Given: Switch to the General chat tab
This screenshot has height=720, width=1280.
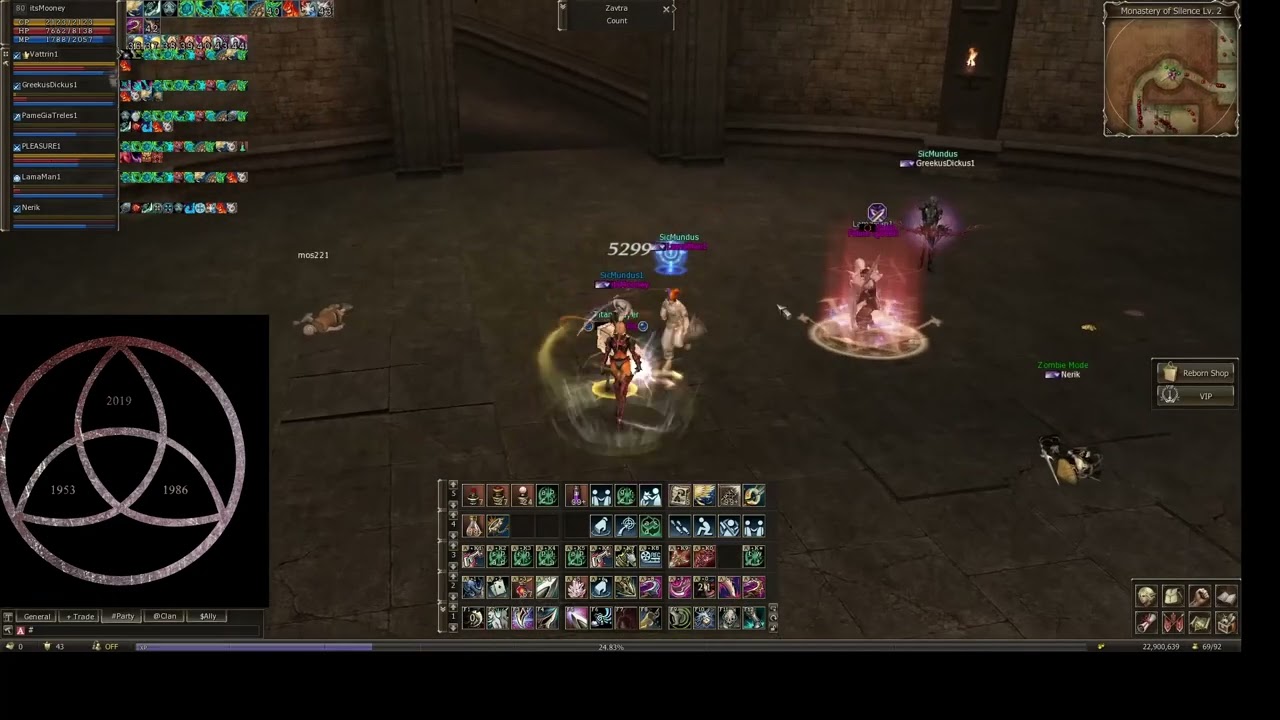Looking at the screenshot, I should coord(36,616).
